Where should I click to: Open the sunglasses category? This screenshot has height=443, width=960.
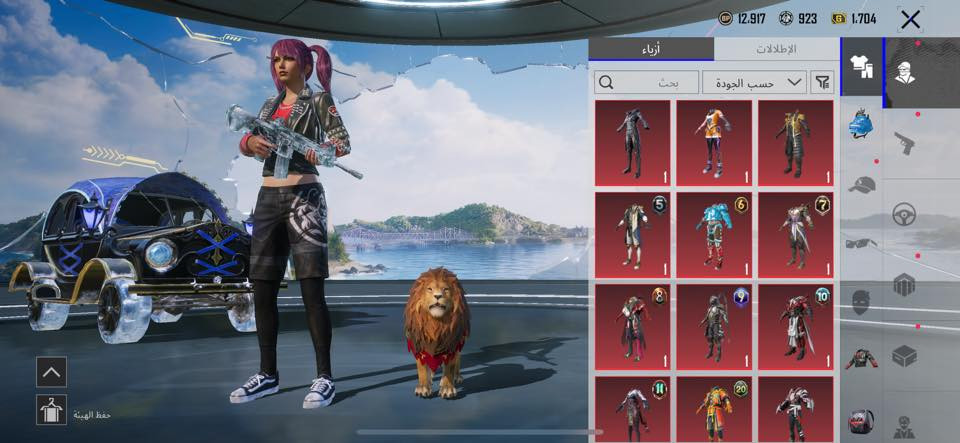pyautogui.click(x=862, y=242)
